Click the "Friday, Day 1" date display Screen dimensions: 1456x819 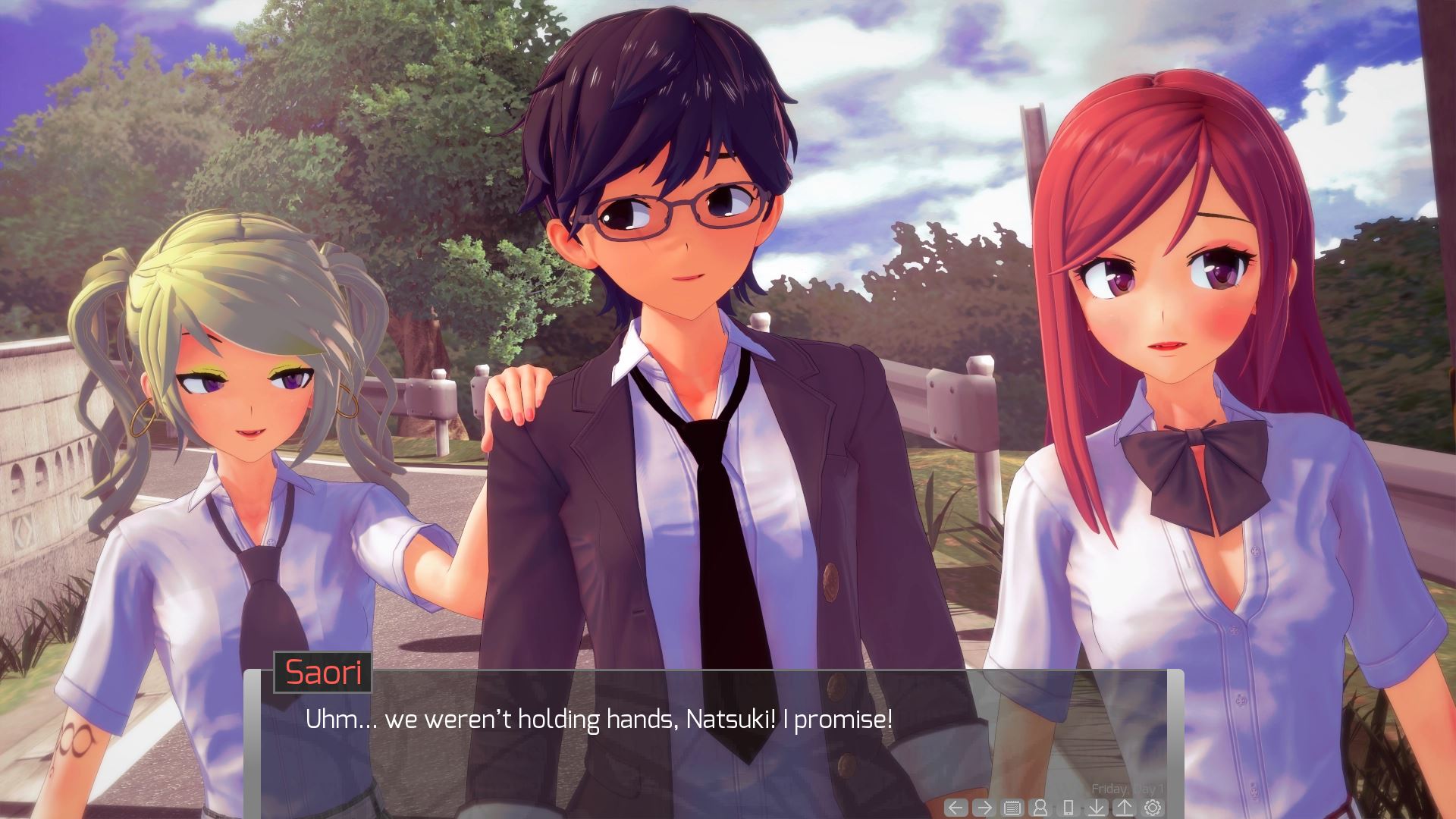point(1129,789)
